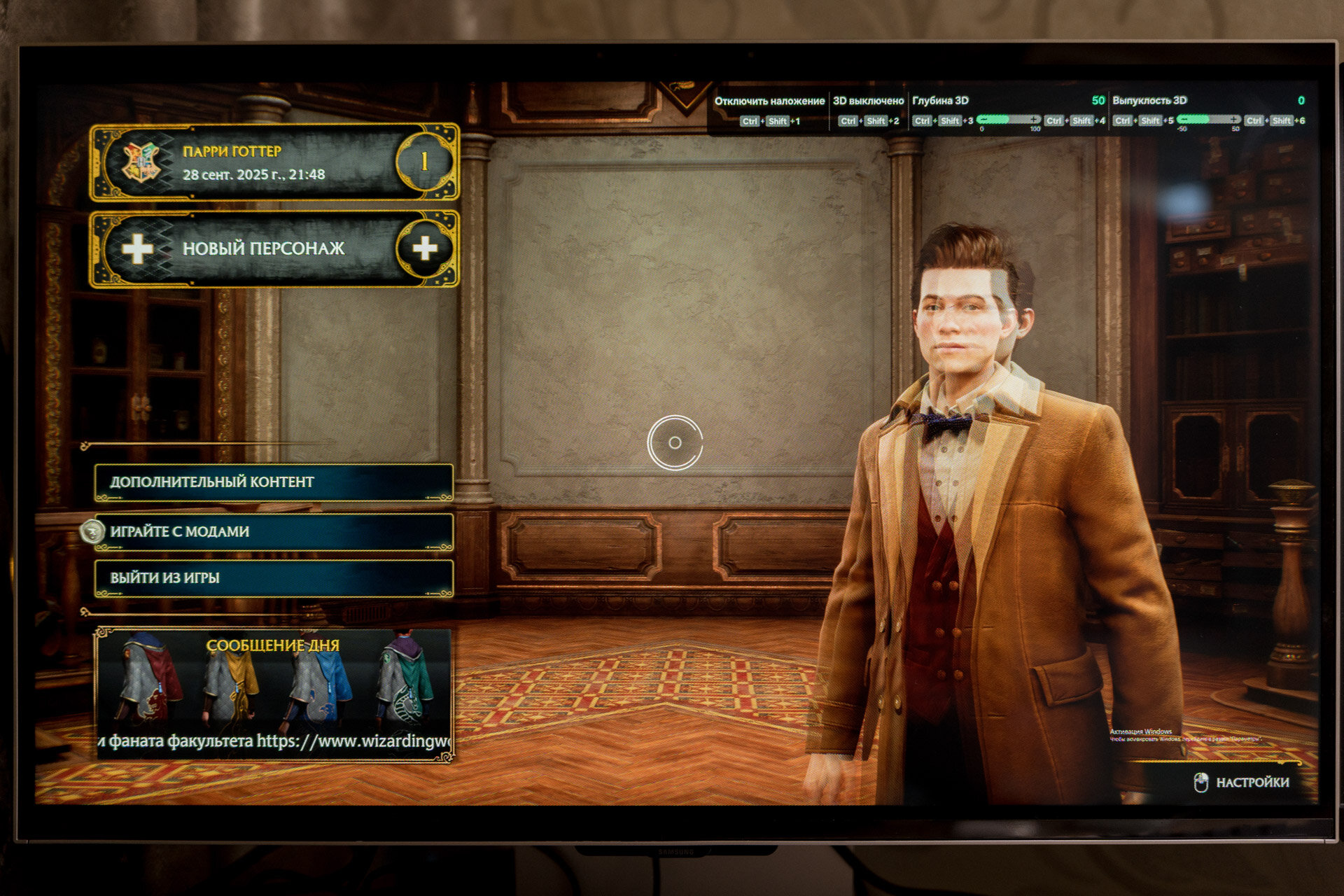This screenshot has width=1344, height=896.
Task: Click the Глубина 3D depth slider
Action: [x=1008, y=120]
